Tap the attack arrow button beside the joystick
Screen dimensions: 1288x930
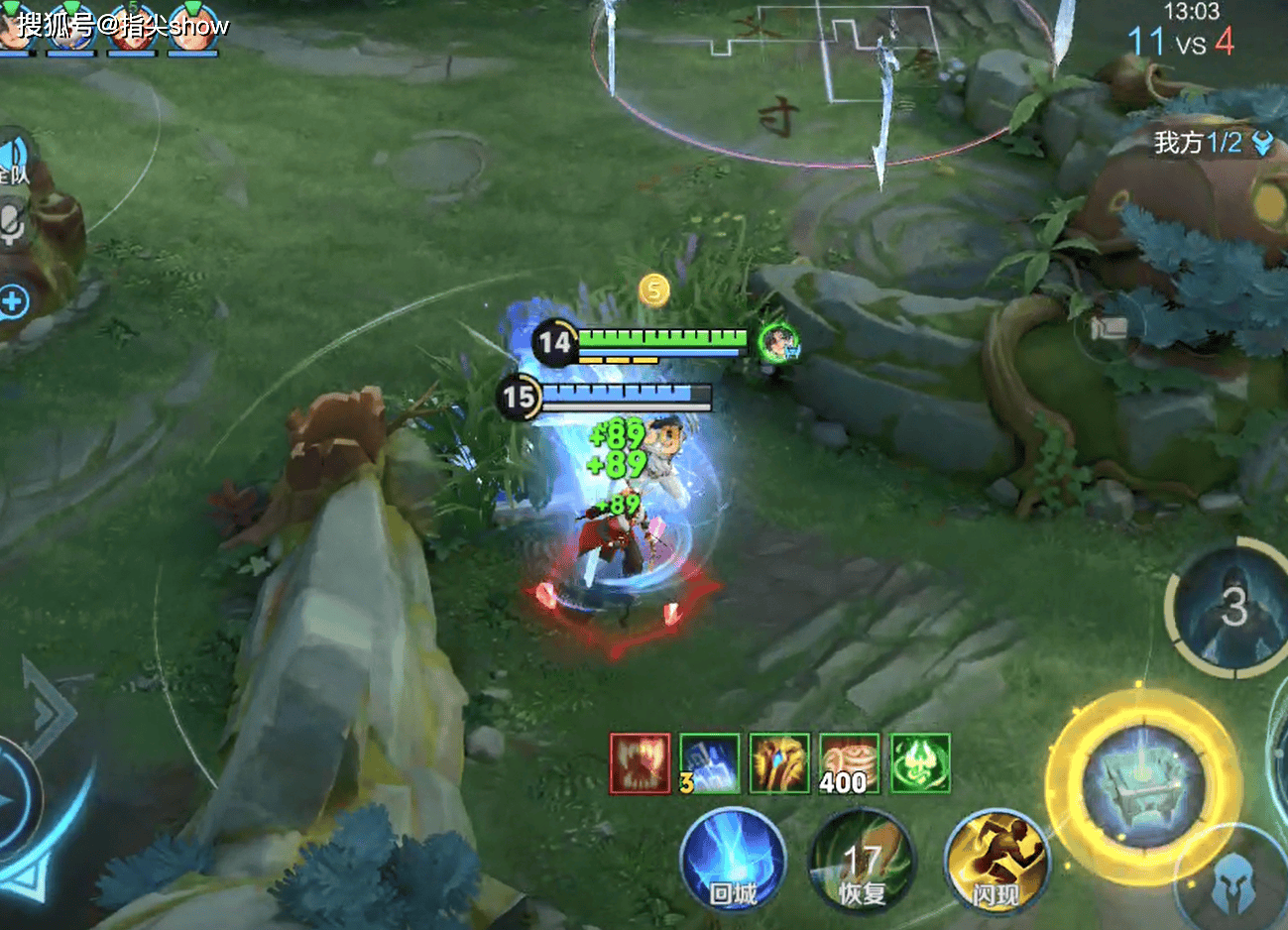(x=45, y=708)
